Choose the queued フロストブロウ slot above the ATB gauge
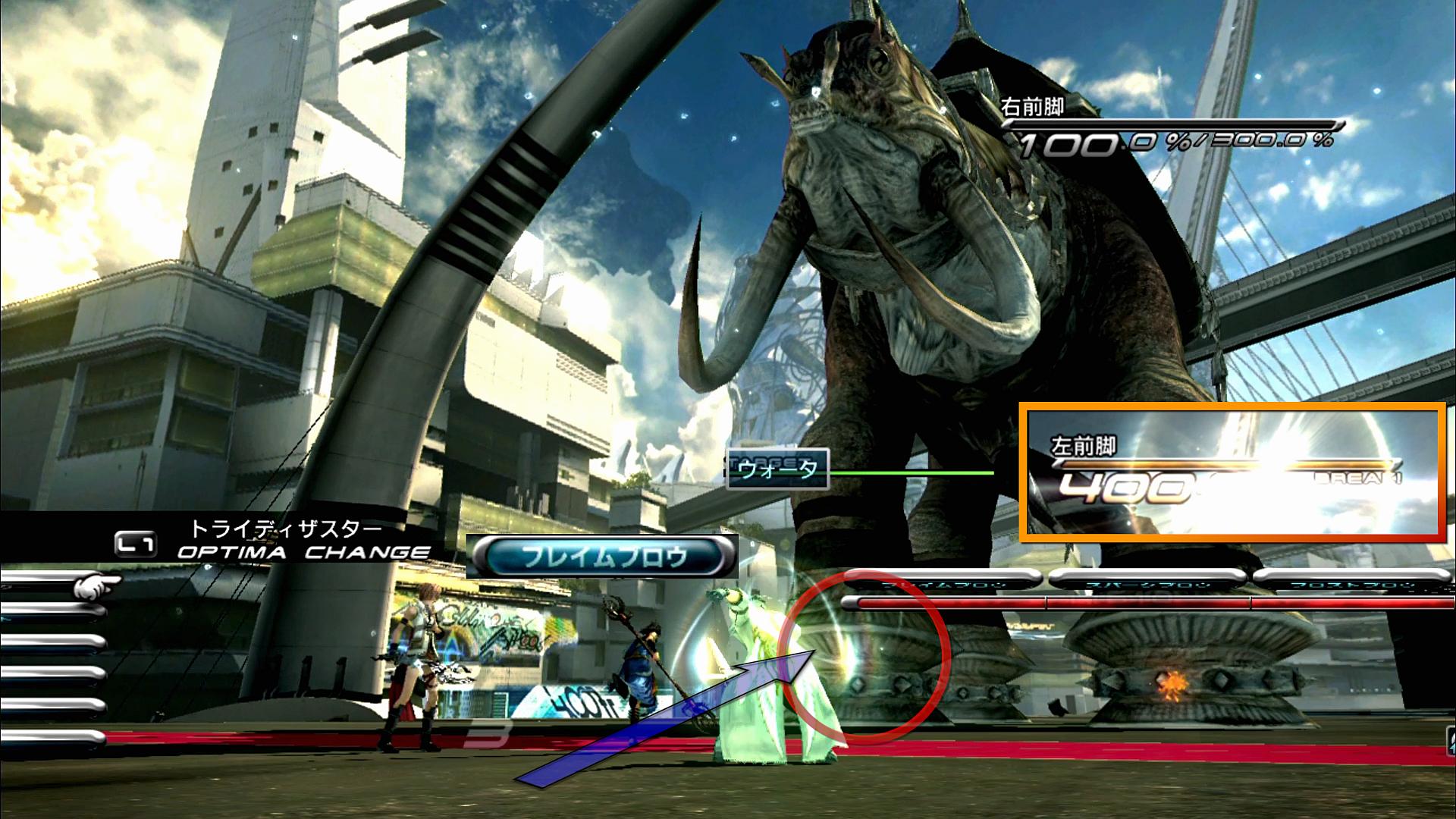 click(1353, 582)
